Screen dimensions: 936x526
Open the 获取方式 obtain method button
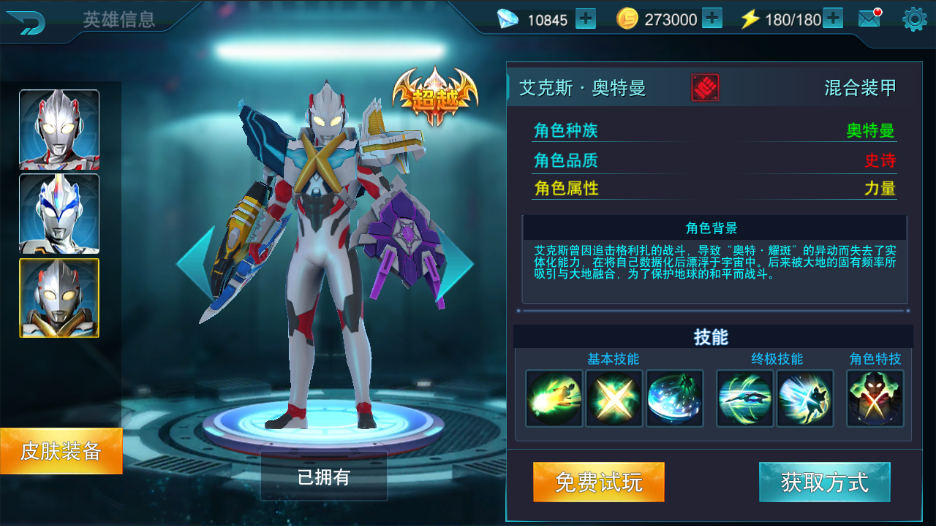coord(824,483)
